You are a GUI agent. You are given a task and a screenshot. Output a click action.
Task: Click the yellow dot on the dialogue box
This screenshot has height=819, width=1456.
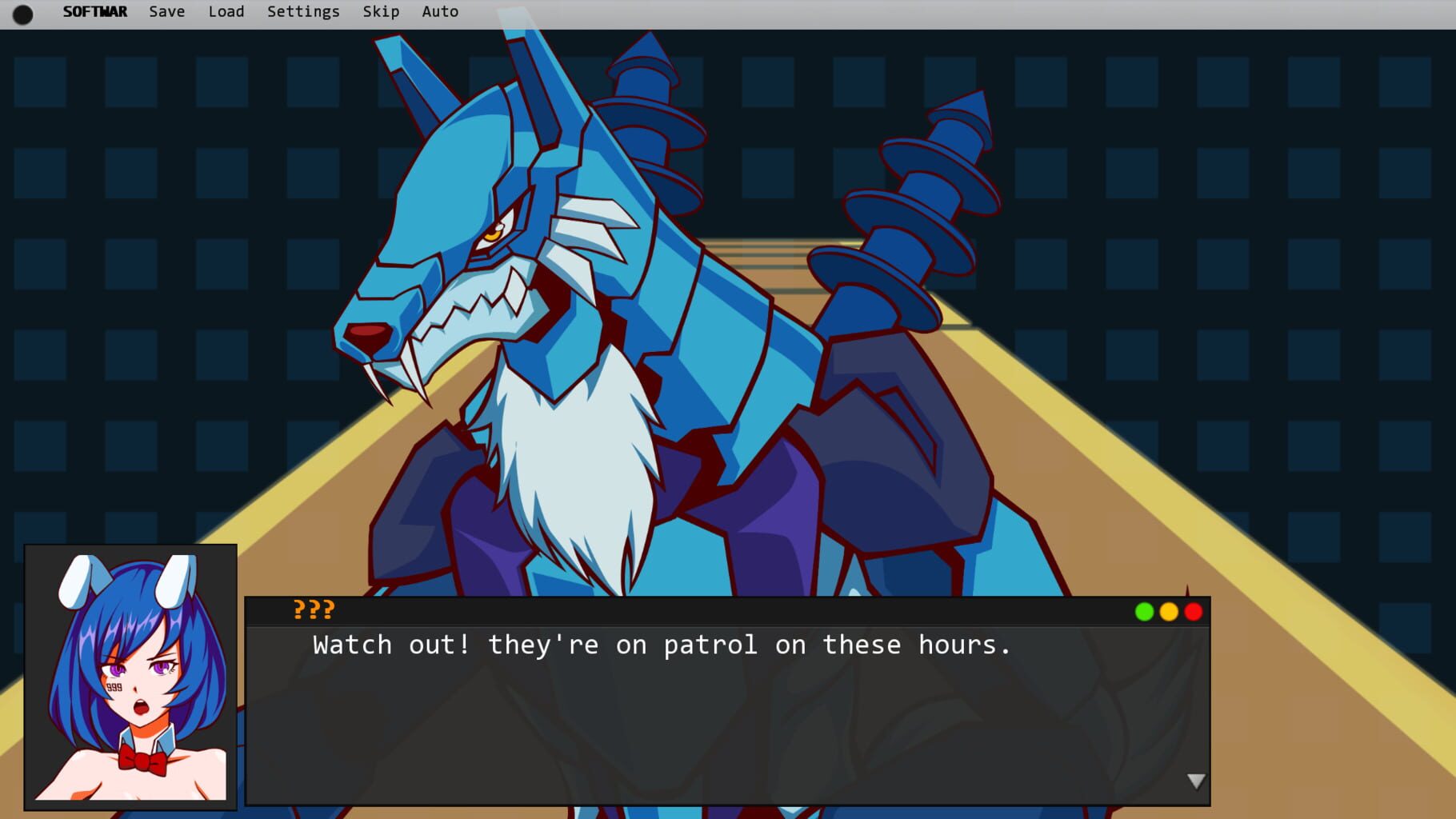pyautogui.click(x=1170, y=612)
